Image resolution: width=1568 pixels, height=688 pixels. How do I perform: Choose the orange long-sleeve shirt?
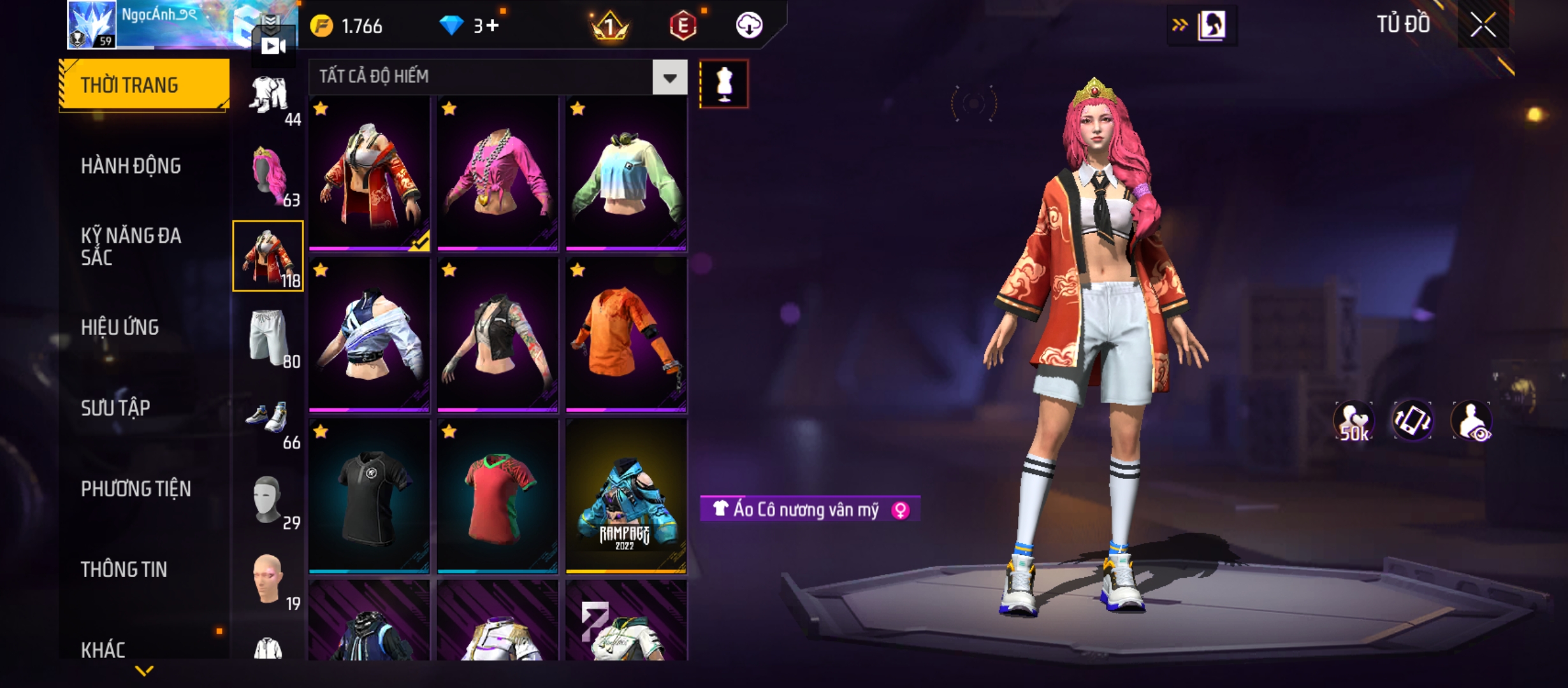pos(626,334)
